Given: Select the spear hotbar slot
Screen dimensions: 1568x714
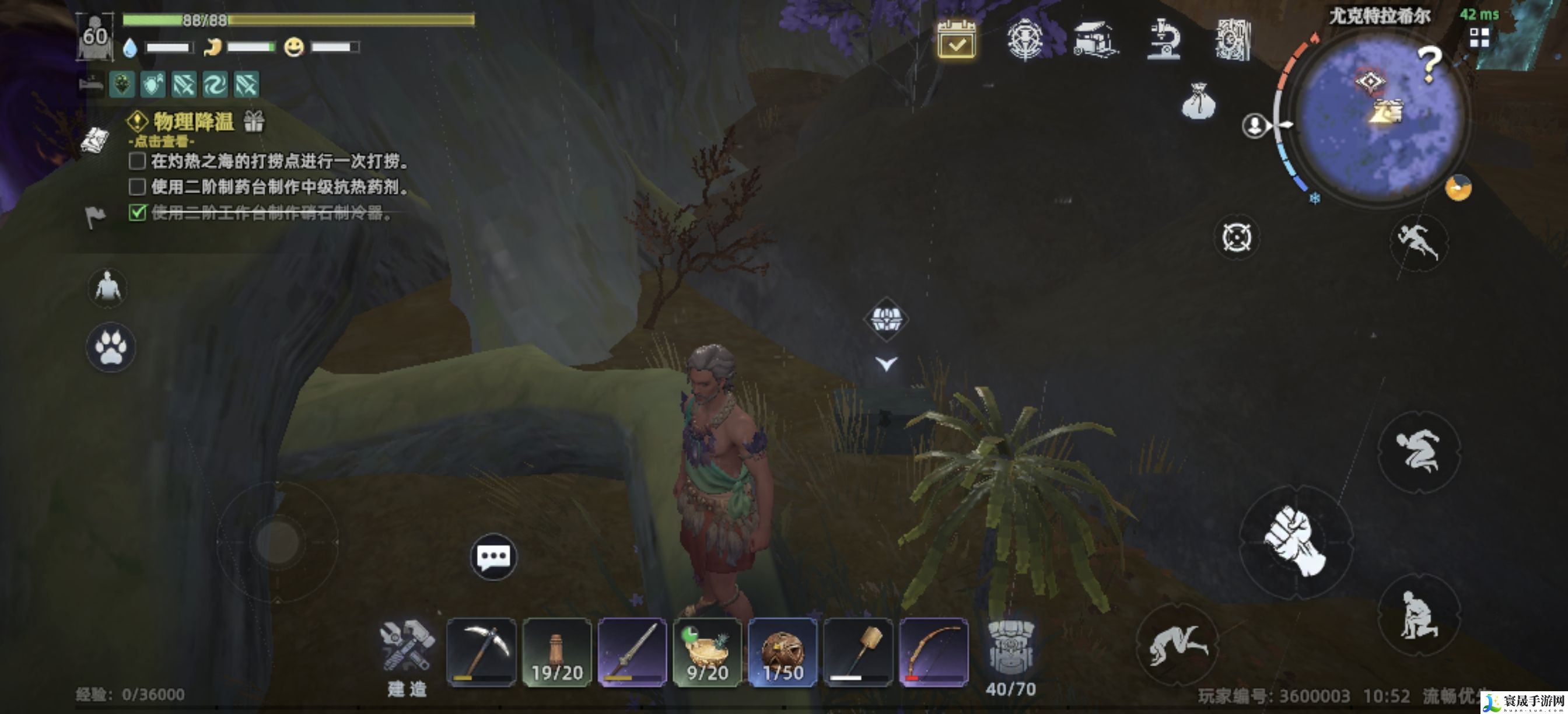Looking at the screenshot, I should point(632,653).
